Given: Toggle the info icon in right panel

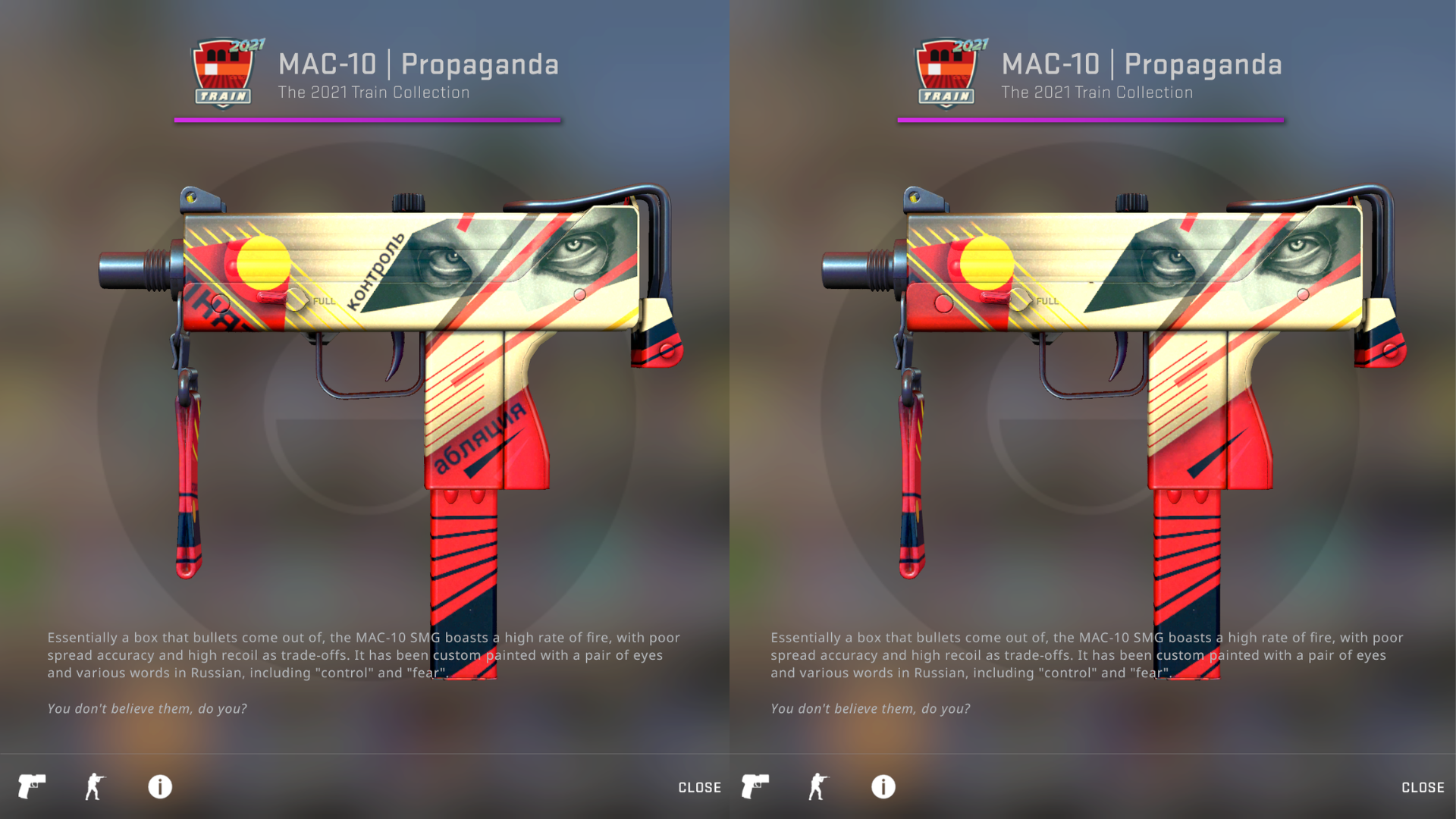Looking at the screenshot, I should [x=883, y=786].
